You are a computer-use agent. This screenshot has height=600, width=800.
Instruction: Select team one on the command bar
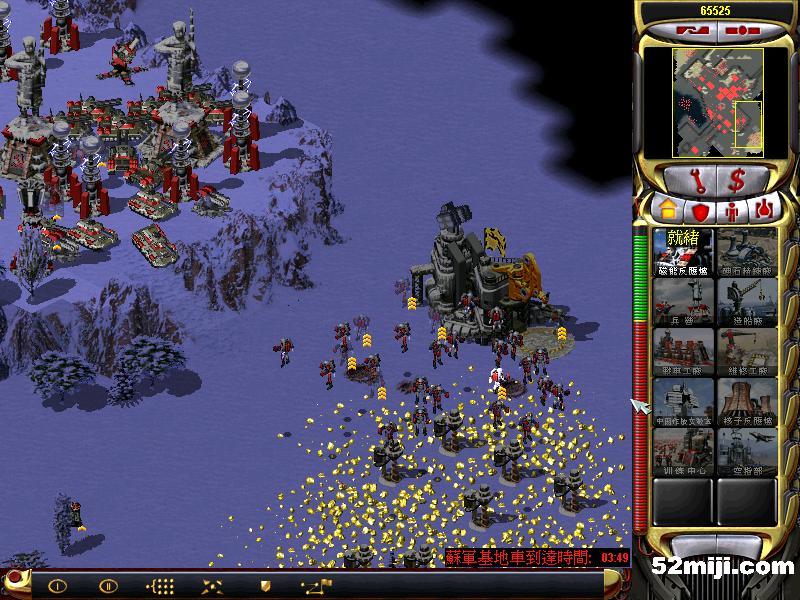(57, 586)
